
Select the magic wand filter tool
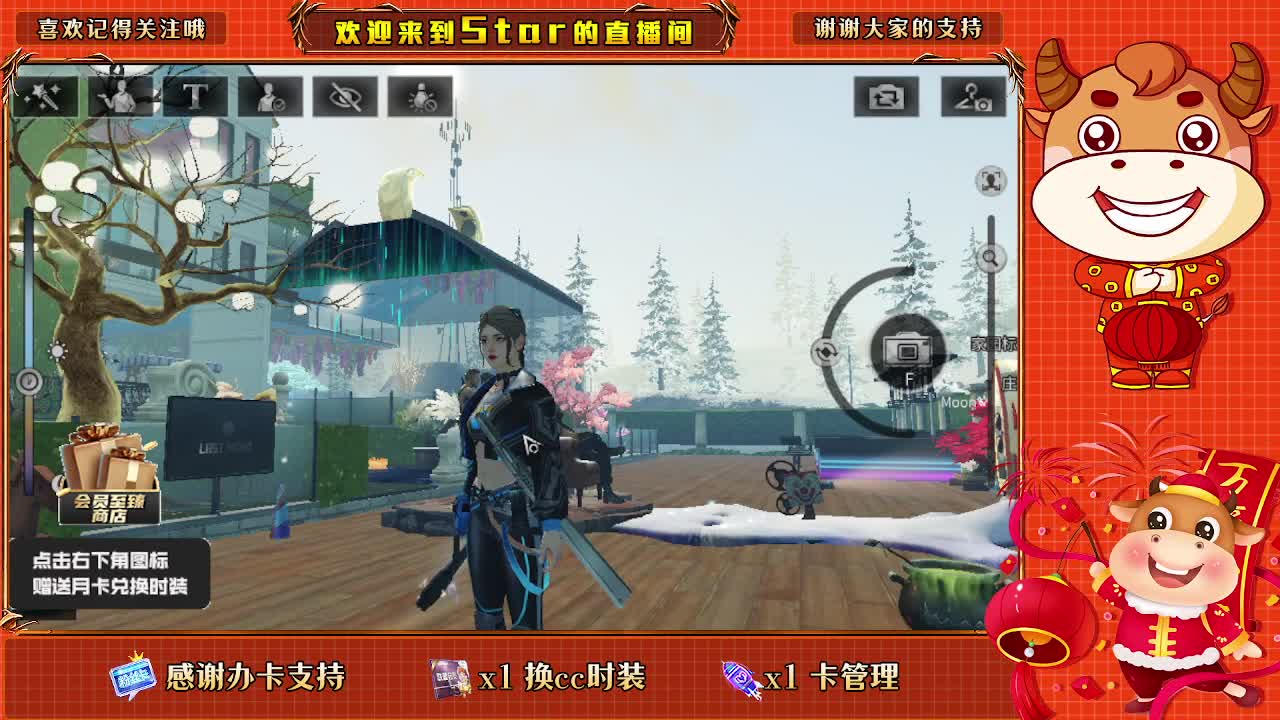[x=45, y=95]
